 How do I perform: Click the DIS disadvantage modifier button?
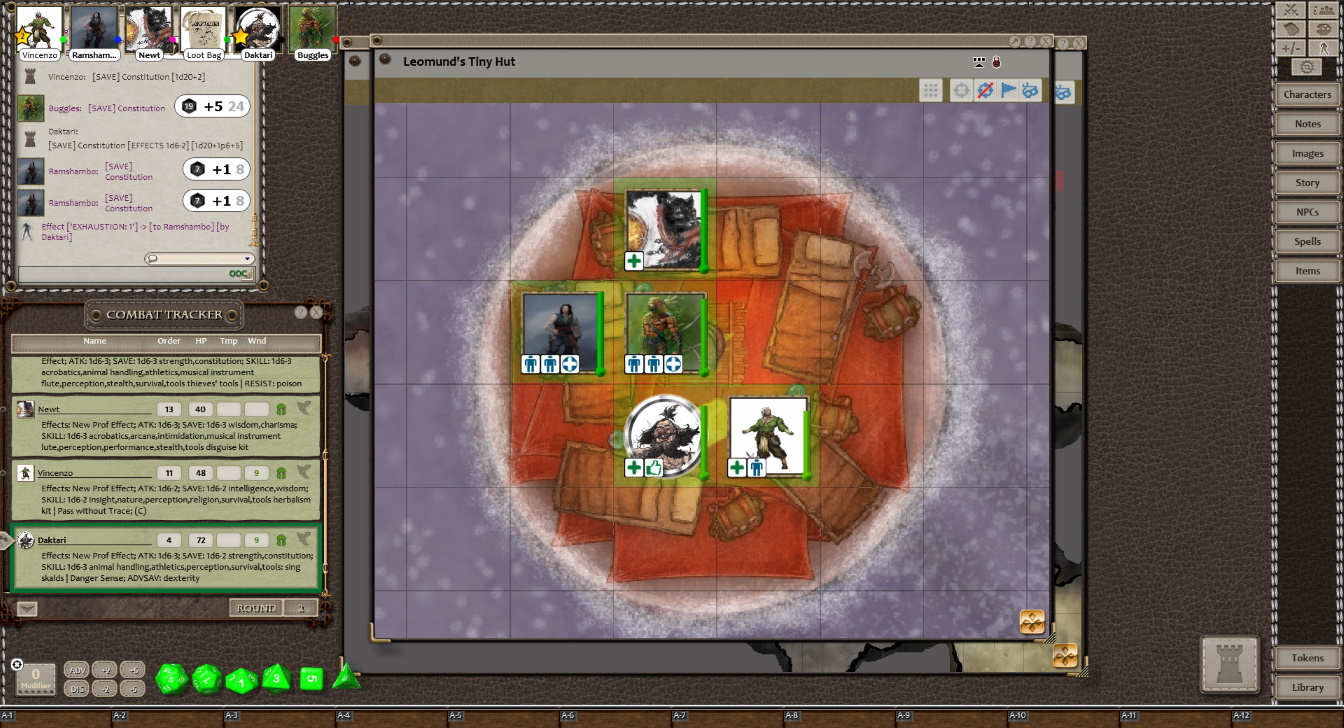pyautogui.click(x=76, y=688)
